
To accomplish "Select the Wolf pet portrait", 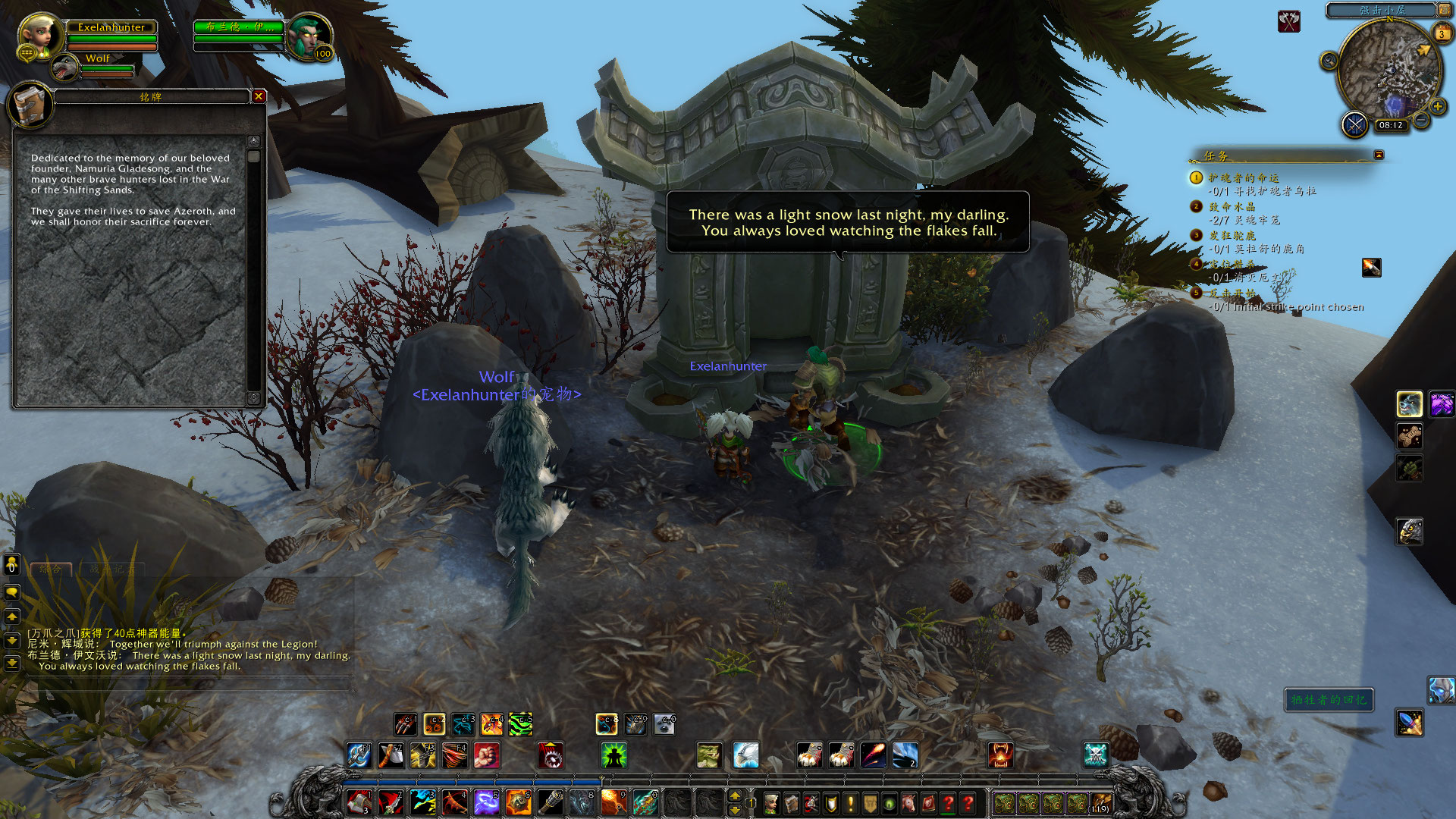I will (x=66, y=68).
